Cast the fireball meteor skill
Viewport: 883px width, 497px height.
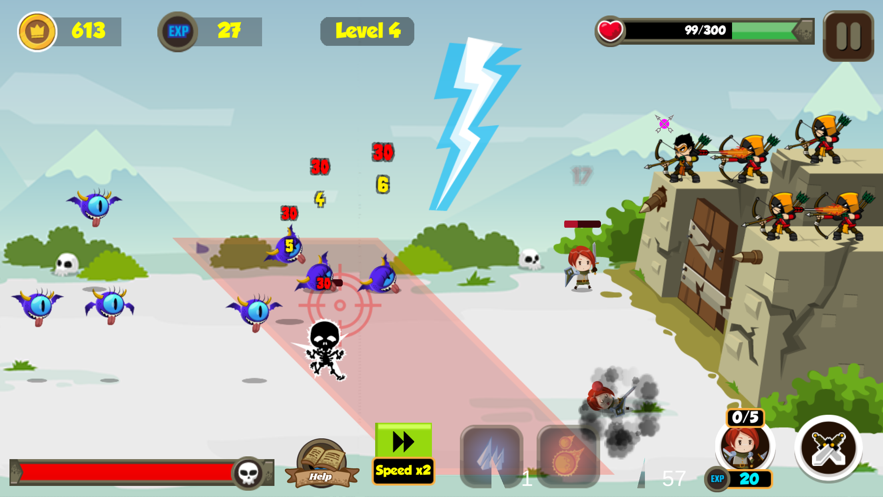(x=567, y=456)
